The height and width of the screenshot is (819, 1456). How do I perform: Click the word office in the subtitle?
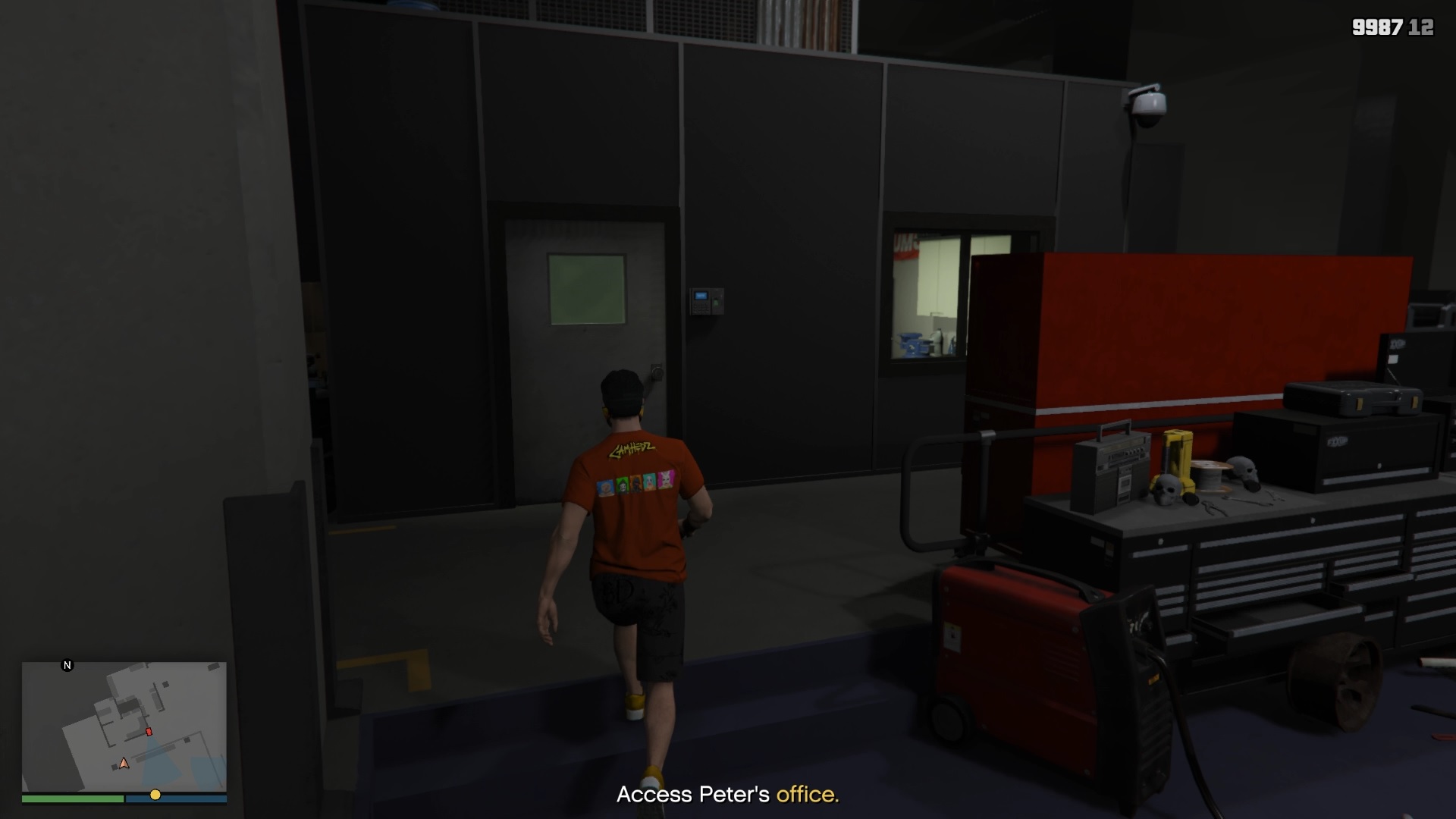pyautogui.click(x=807, y=796)
